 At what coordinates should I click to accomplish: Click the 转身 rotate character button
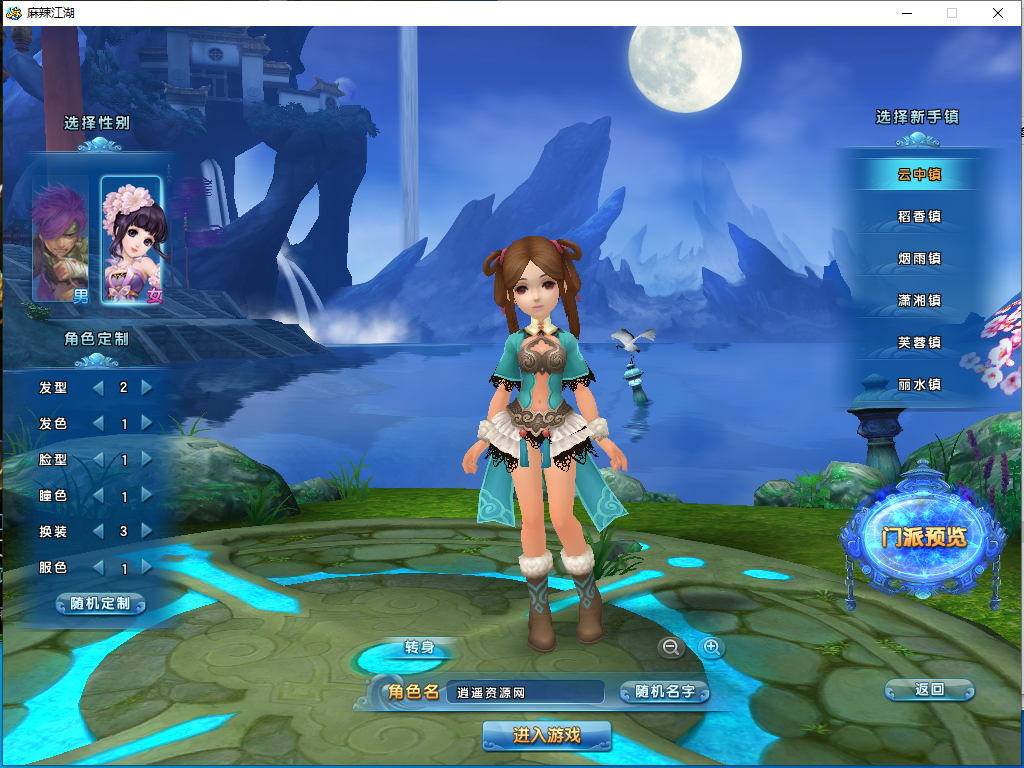[419, 647]
